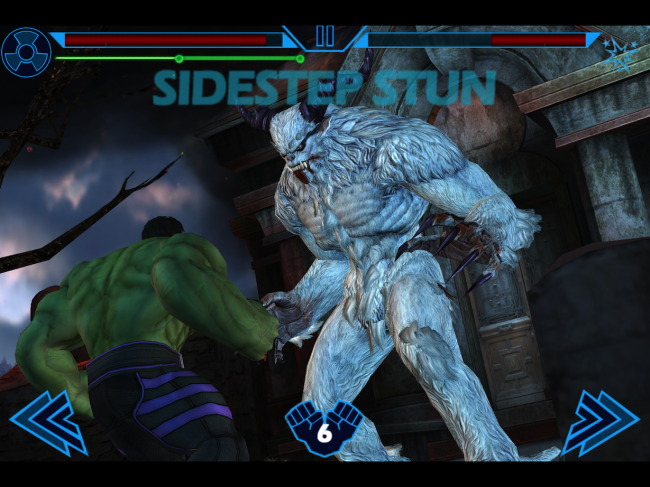Activate the circular special ability icon
This screenshot has width=650, height=487.
click(25, 52)
